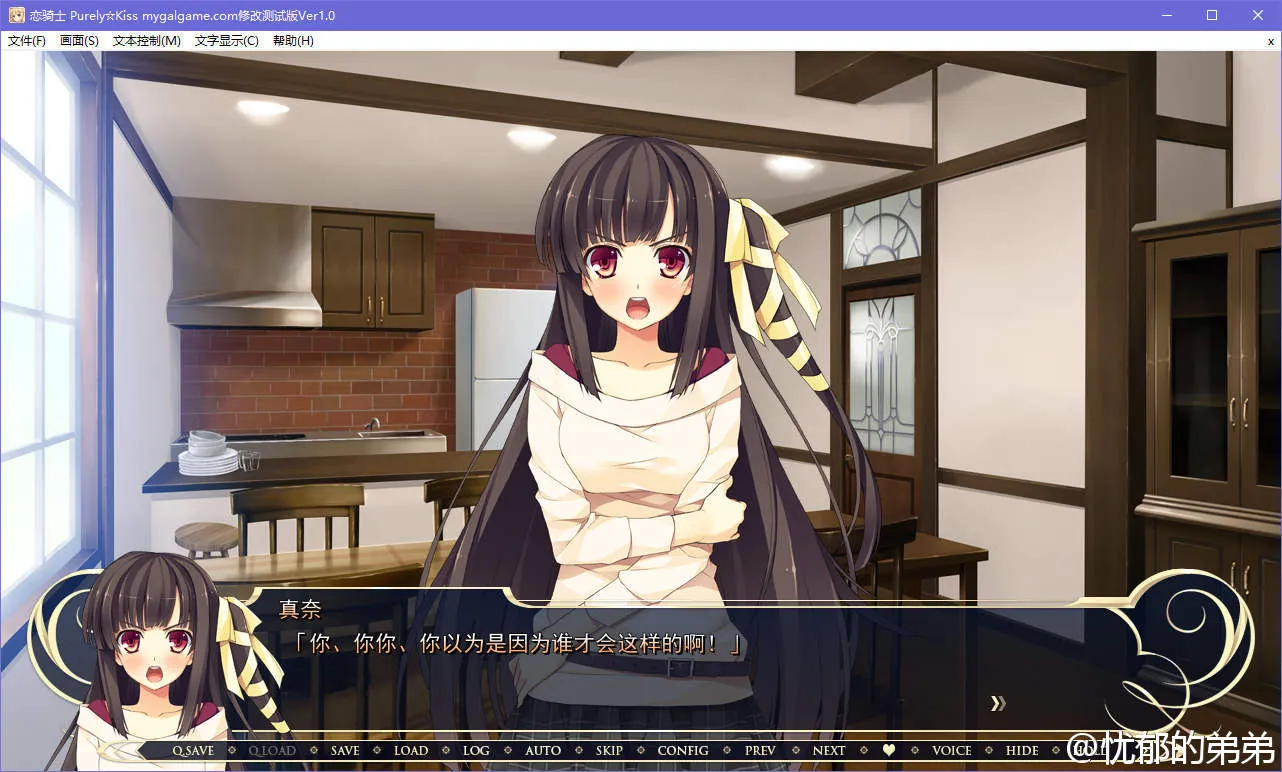Jump forward with the NEXT button
This screenshot has height=772, width=1282.
pos(829,750)
